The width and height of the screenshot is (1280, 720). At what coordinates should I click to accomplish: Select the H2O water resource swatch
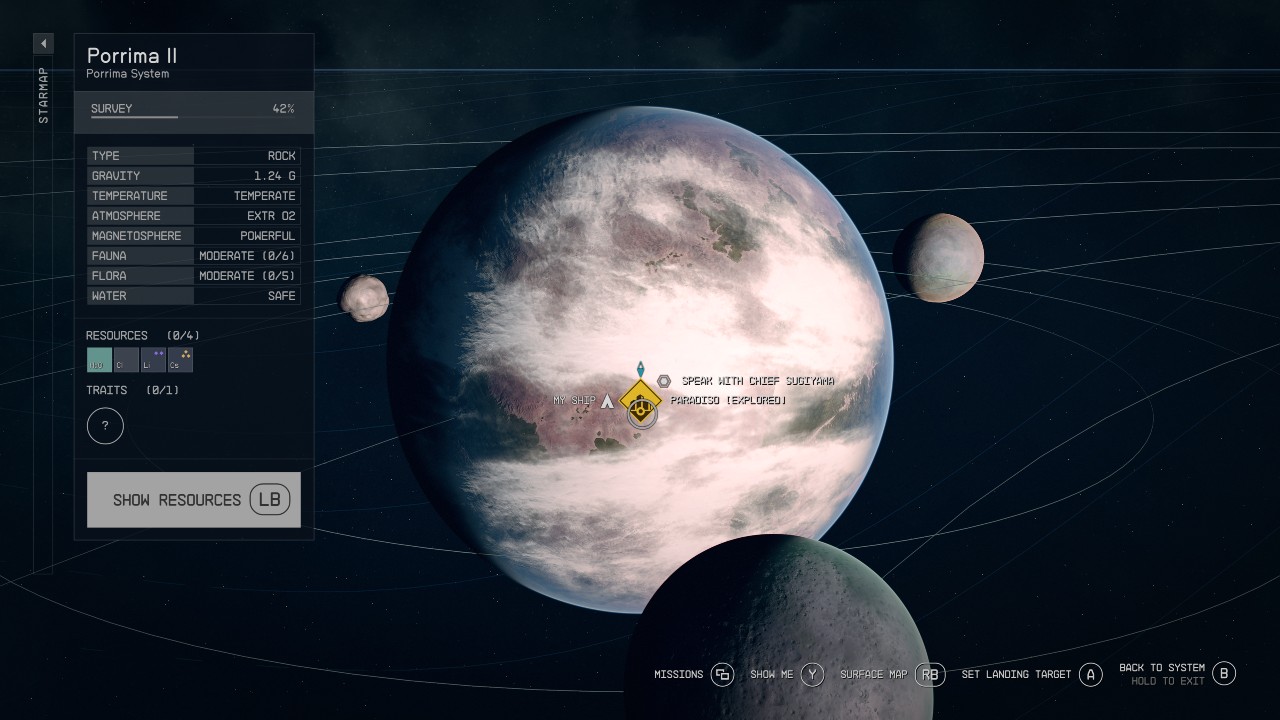97,360
